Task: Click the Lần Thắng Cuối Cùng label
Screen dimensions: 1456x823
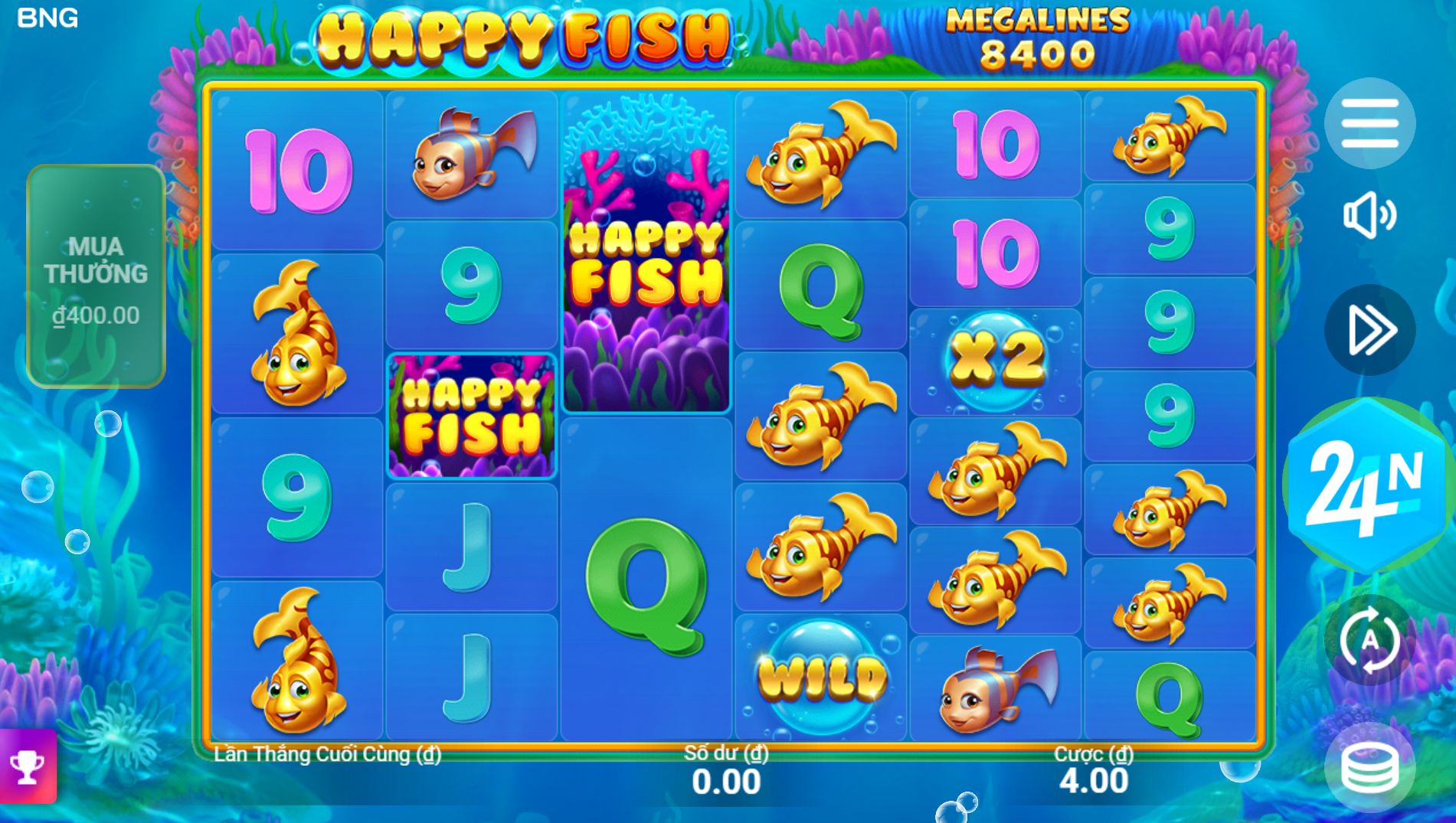Action: point(326,753)
